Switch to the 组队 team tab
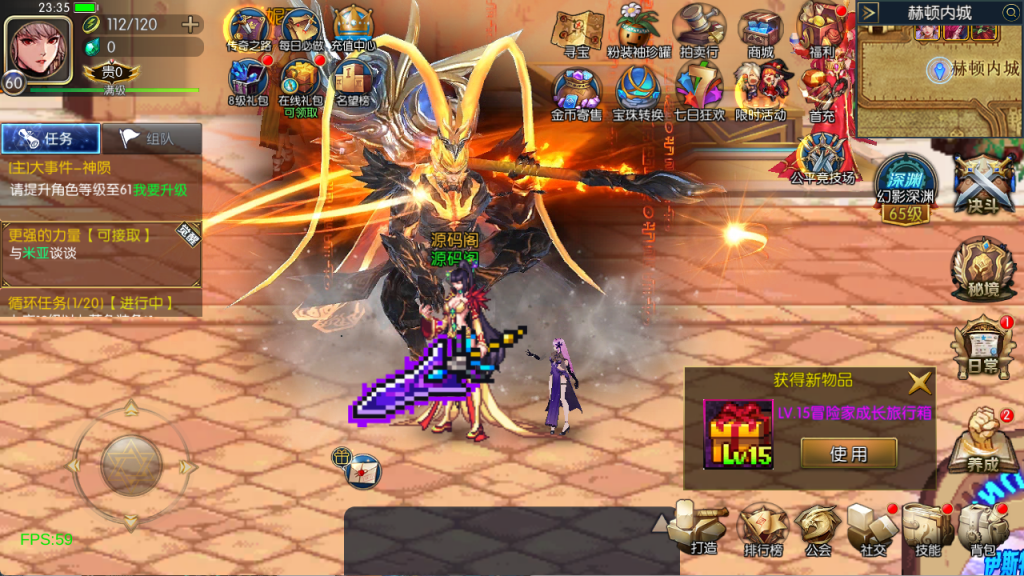The height and width of the screenshot is (576, 1024). [x=152, y=140]
